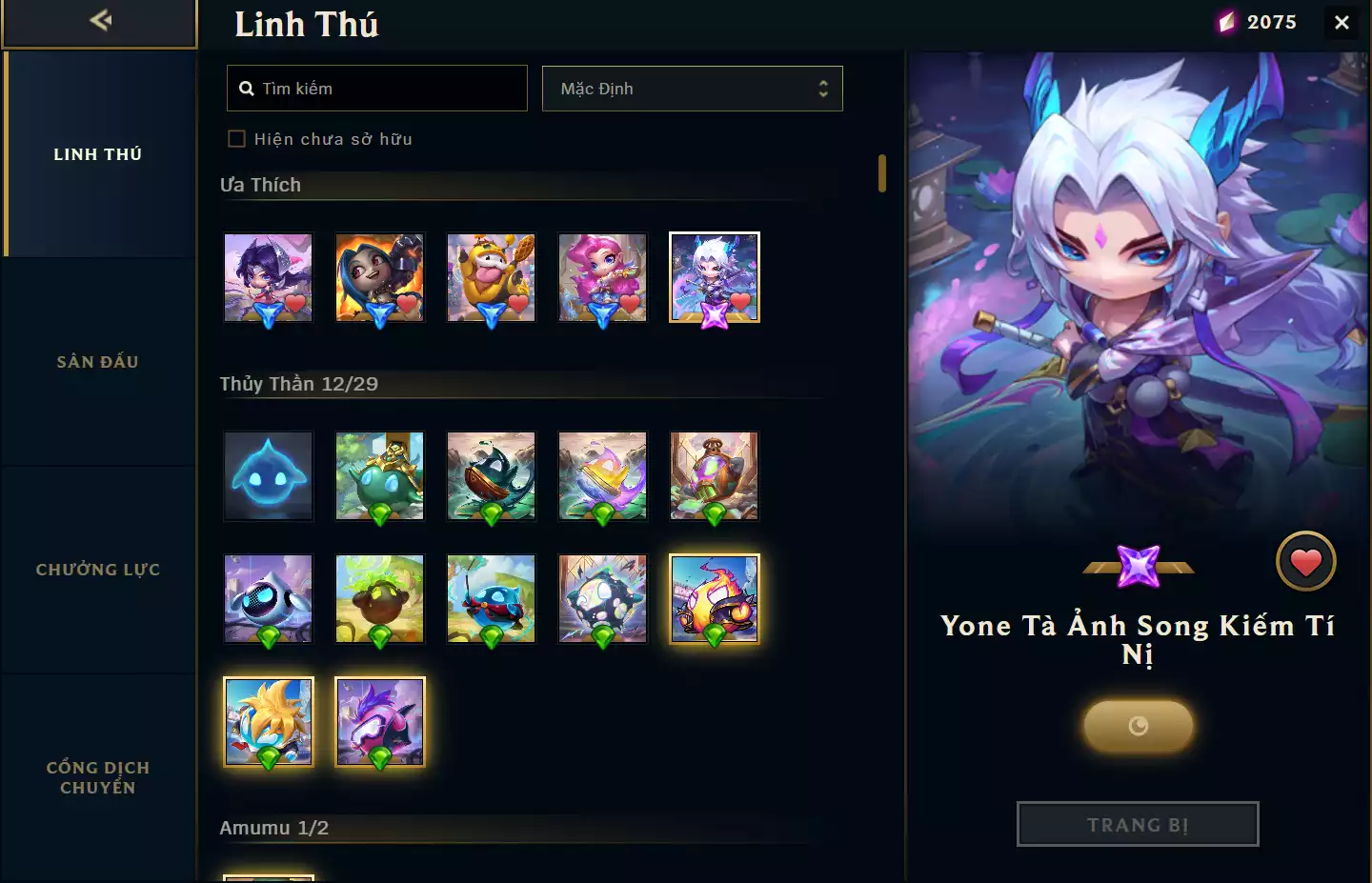Select the Jinx chibi favorite thumbnail
The image size is (1372, 883).
(379, 277)
